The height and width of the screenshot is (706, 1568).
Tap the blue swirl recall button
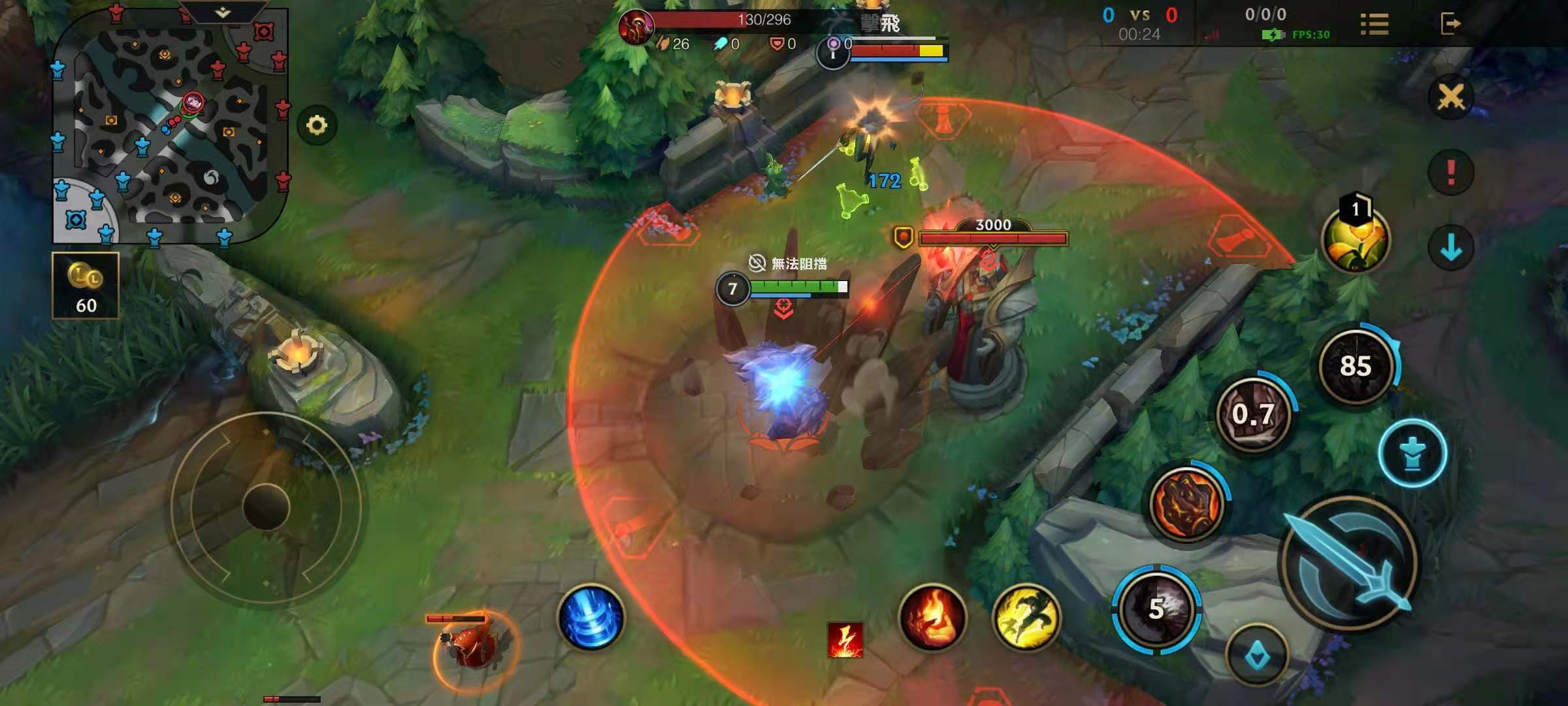pos(591,618)
